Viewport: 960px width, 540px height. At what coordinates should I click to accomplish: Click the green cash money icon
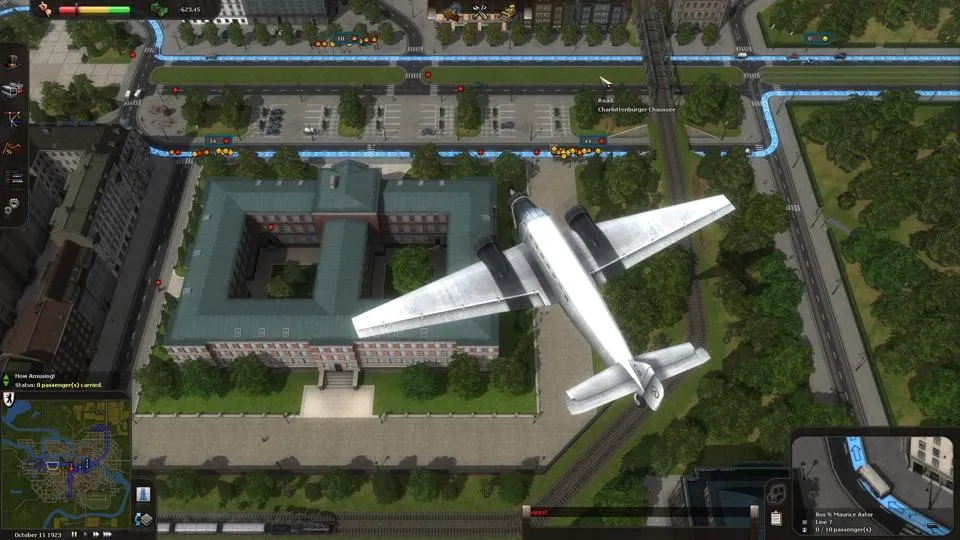click(x=158, y=9)
